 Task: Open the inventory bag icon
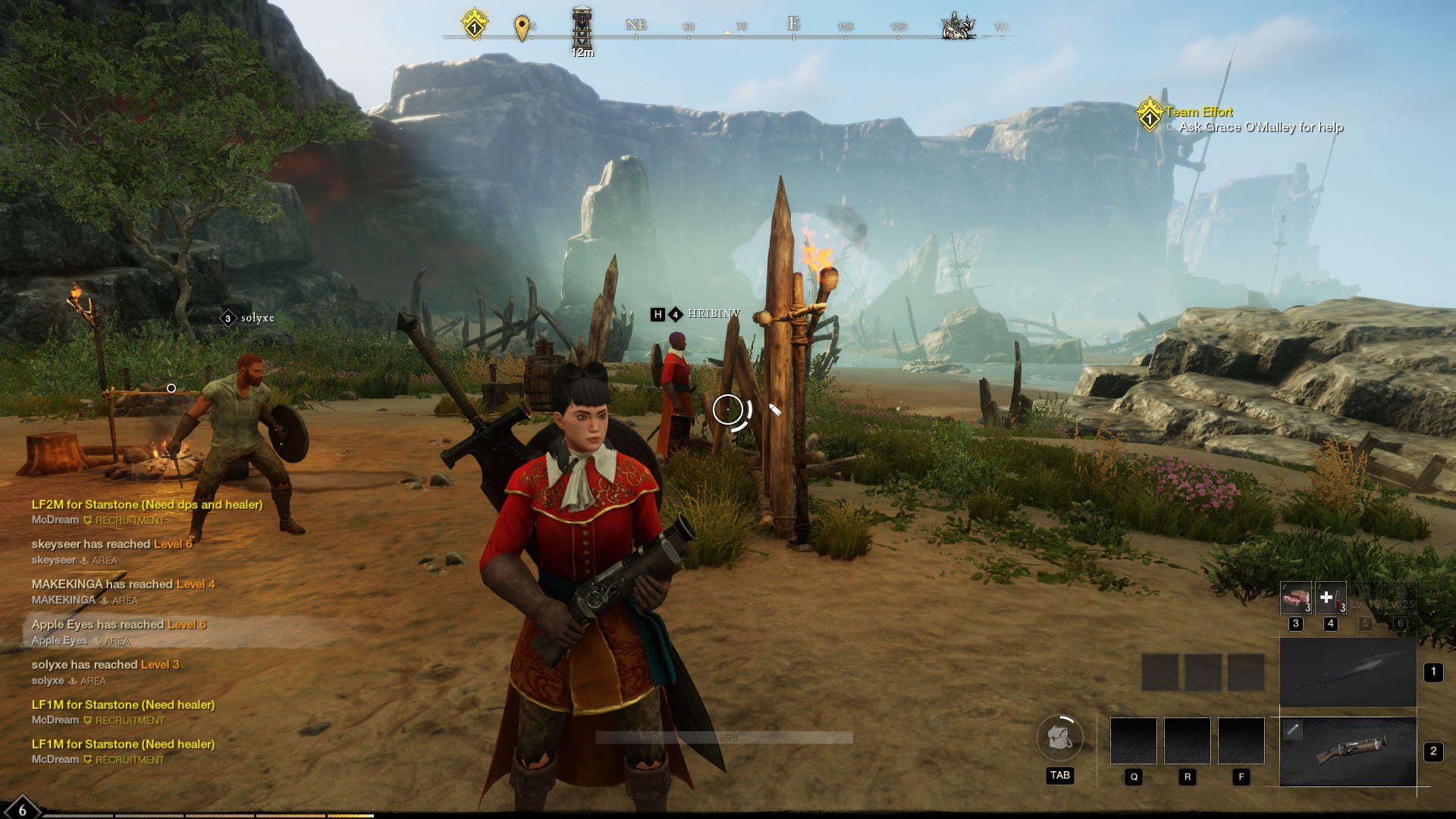(x=1059, y=737)
